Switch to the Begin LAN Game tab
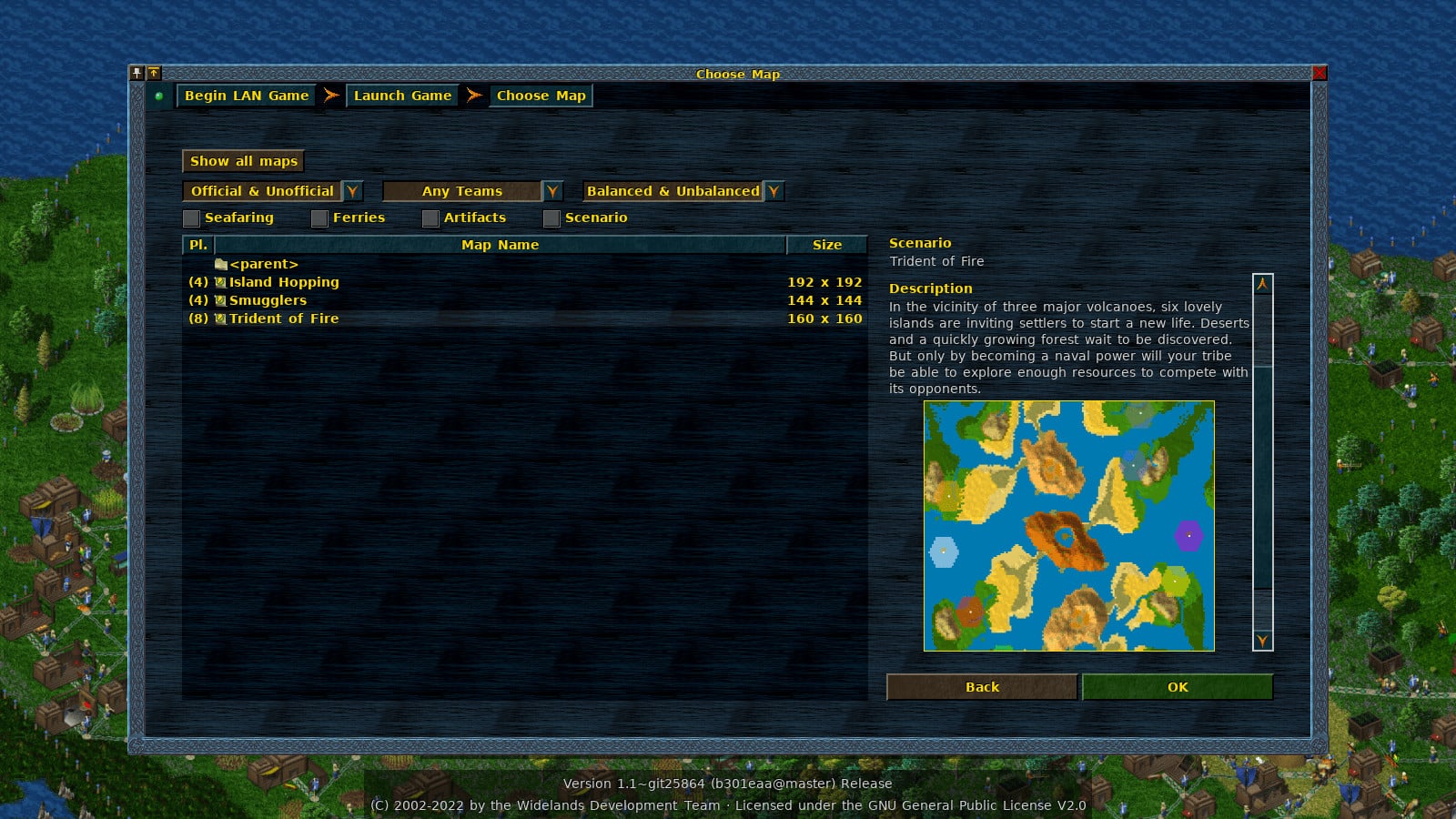The image size is (1456, 819). pyautogui.click(x=245, y=95)
